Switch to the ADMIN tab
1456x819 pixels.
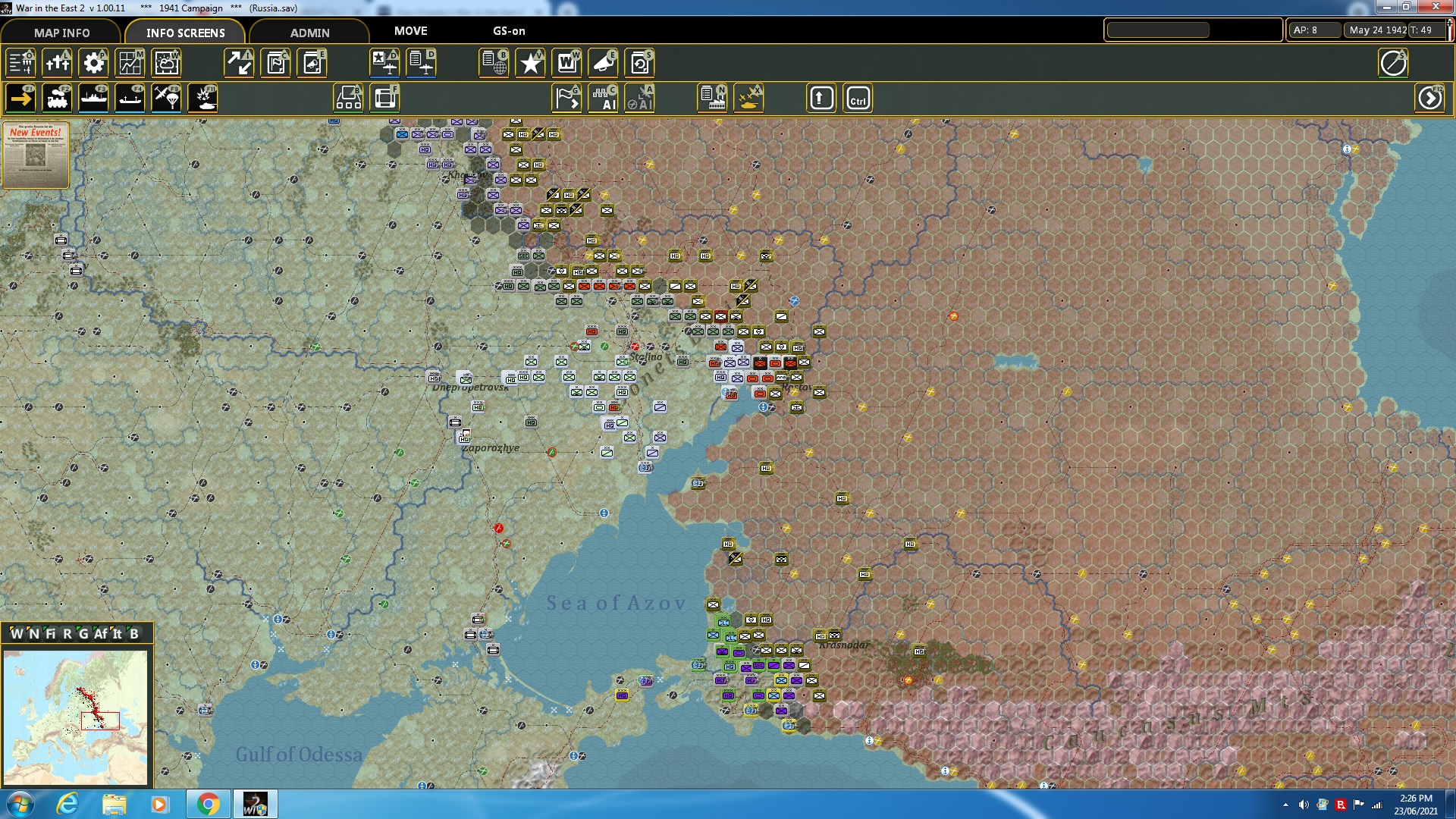point(311,33)
